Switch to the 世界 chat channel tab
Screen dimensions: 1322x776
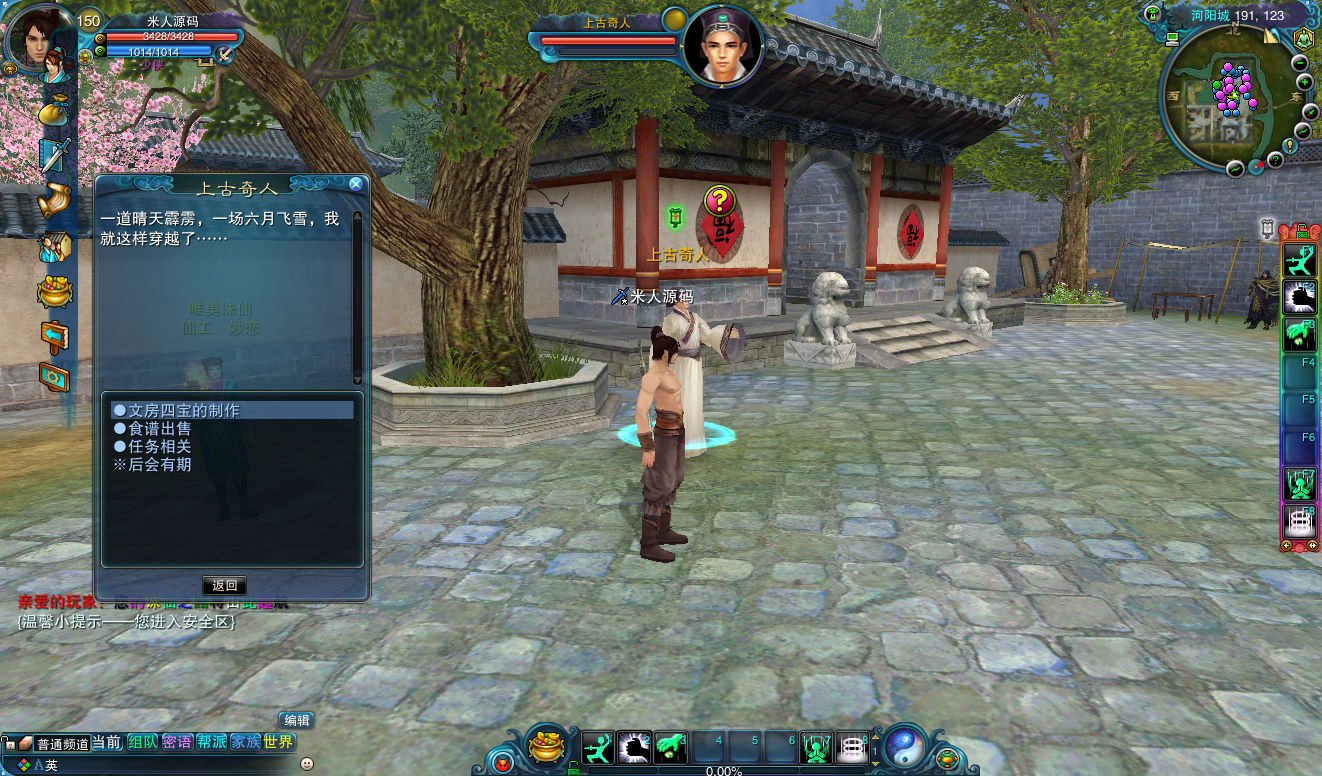tap(278, 742)
